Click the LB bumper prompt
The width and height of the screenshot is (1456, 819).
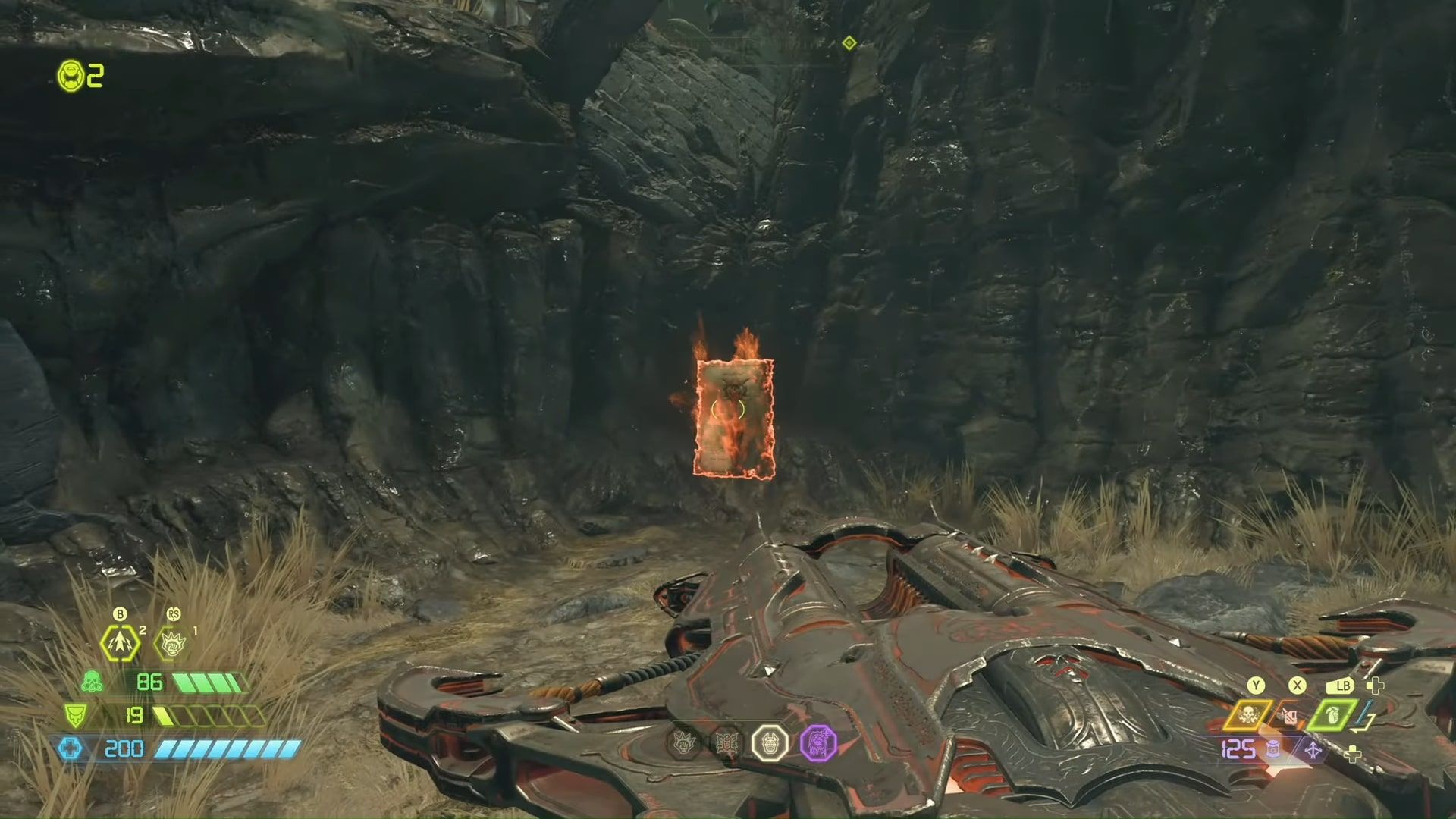1341,686
